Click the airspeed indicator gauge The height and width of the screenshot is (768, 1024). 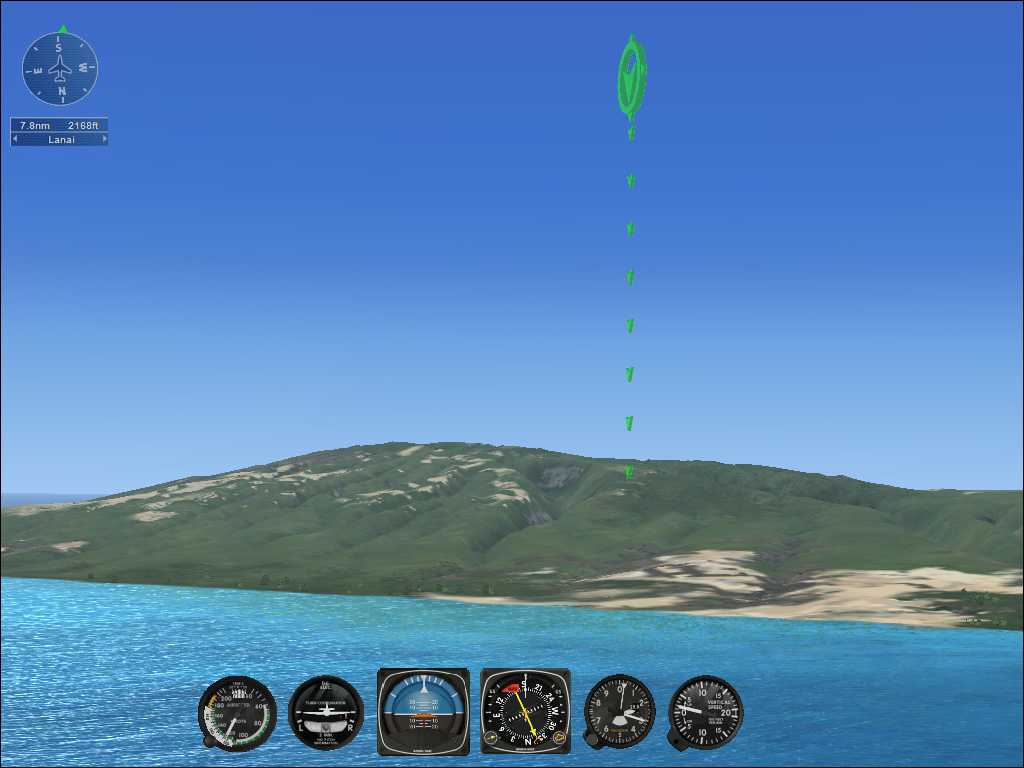click(237, 712)
